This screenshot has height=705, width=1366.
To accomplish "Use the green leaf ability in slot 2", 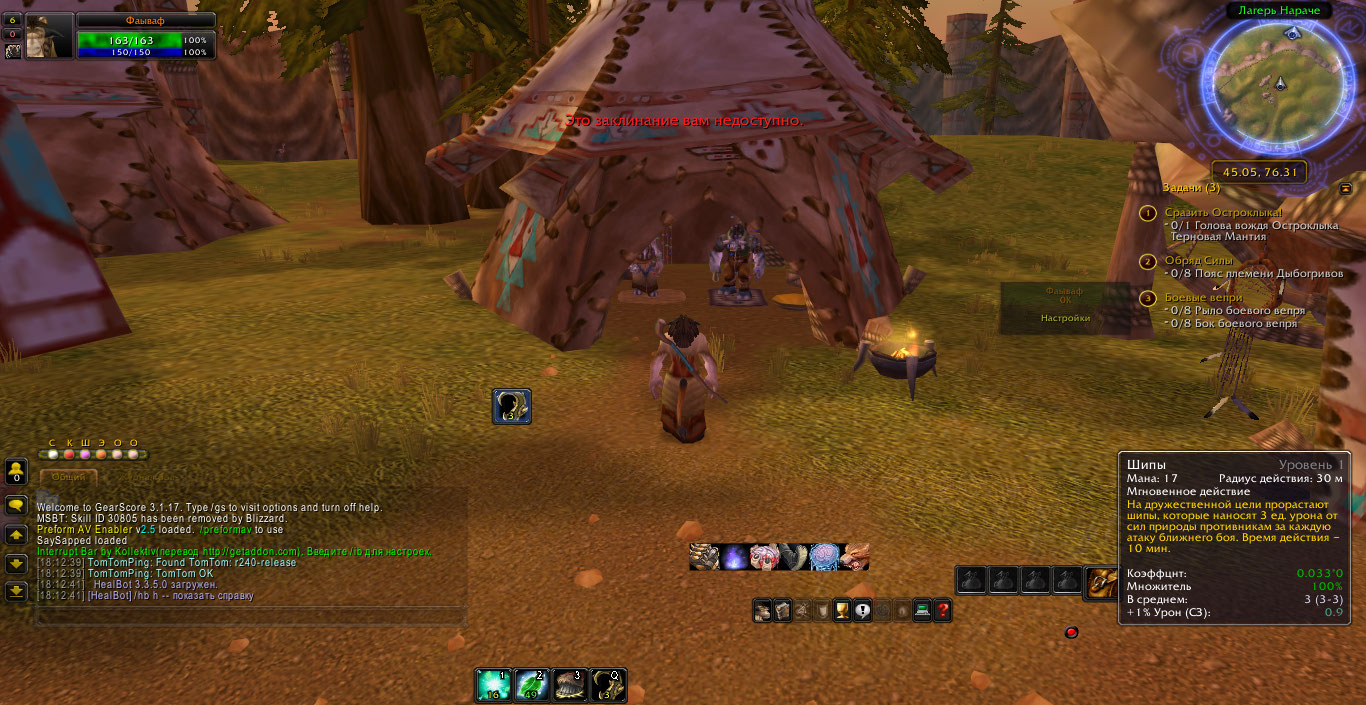I will [x=532, y=685].
